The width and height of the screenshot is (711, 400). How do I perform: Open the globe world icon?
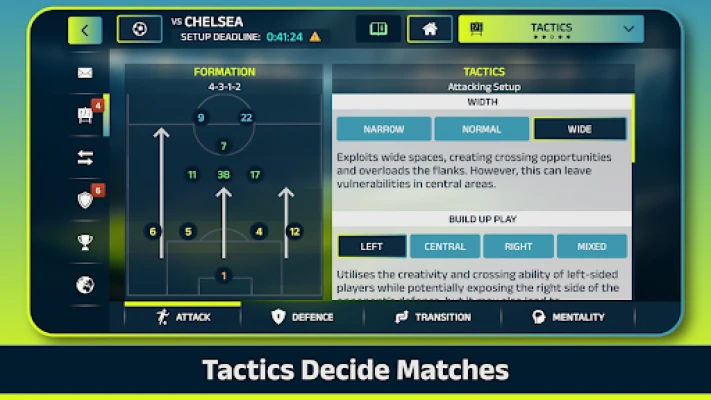pyautogui.click(x=85, y=285)
